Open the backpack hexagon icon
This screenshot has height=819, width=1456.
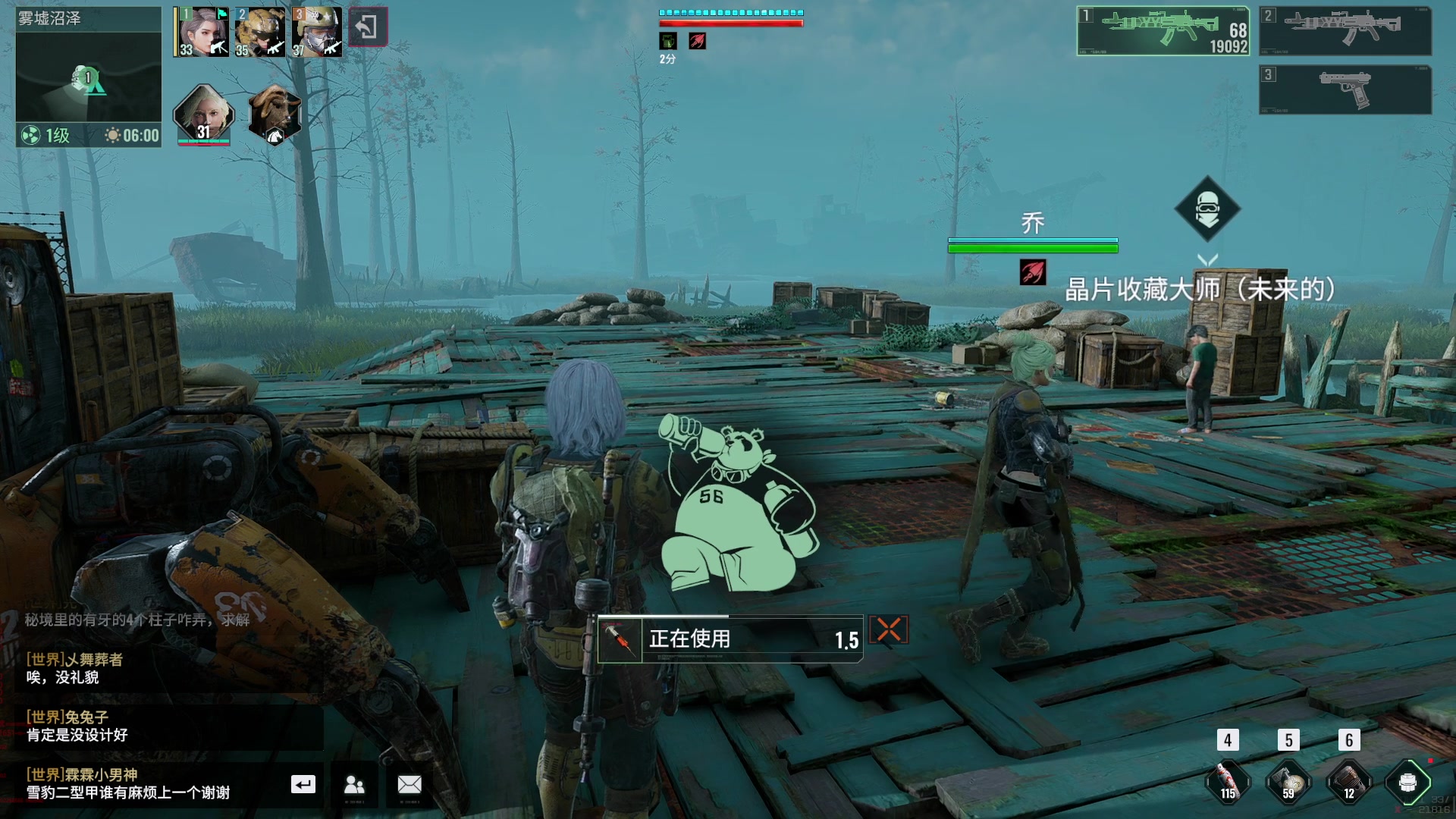[1408, 781]
